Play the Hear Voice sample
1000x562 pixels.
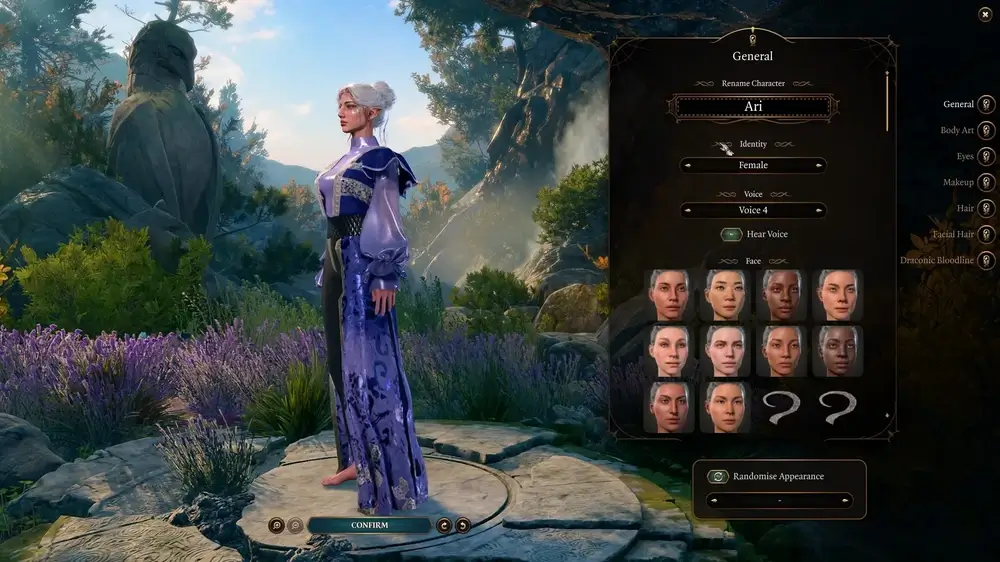pyautogui.click(x=731, y=234)
